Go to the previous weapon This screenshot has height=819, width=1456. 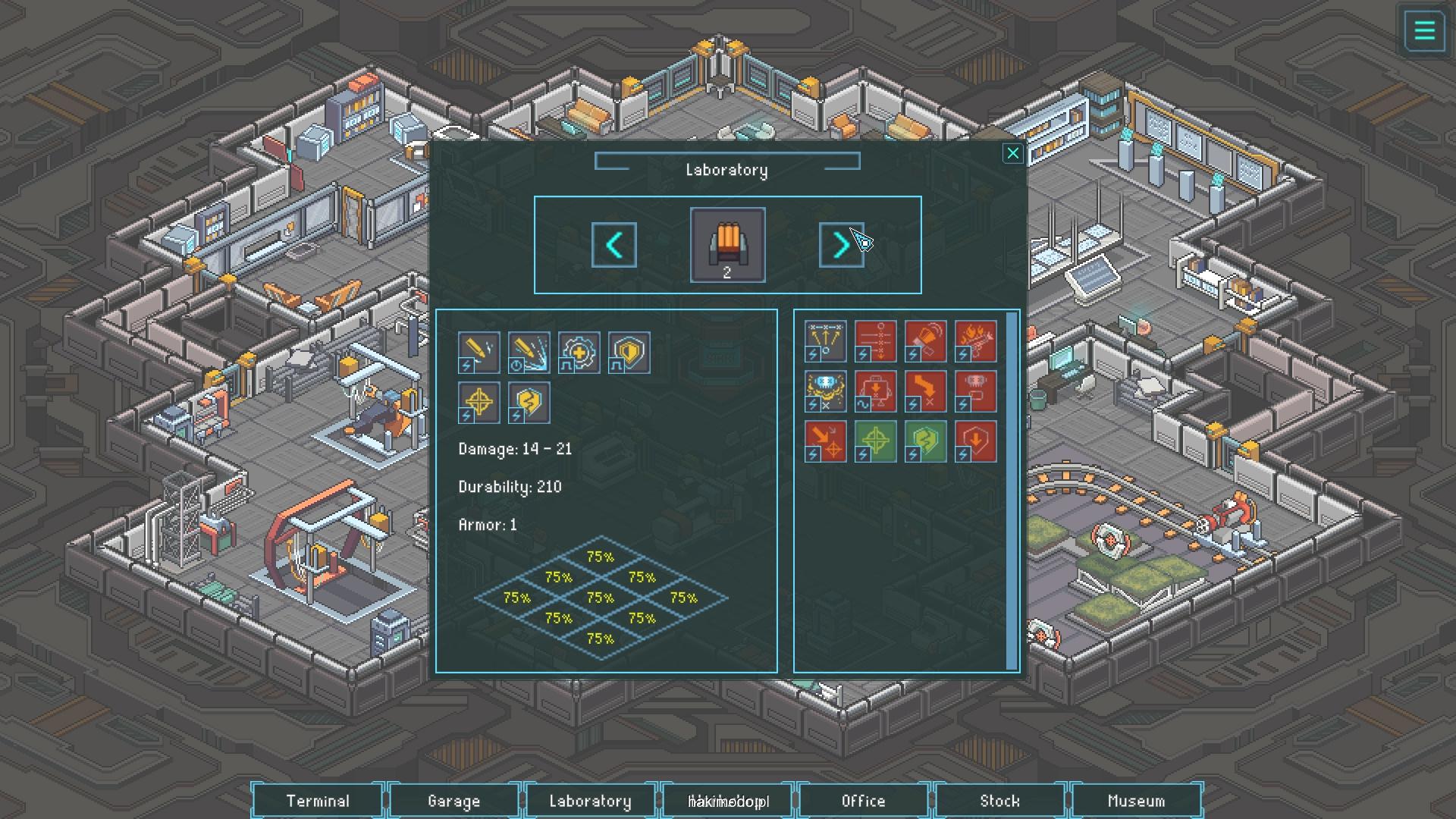(613, 245)
